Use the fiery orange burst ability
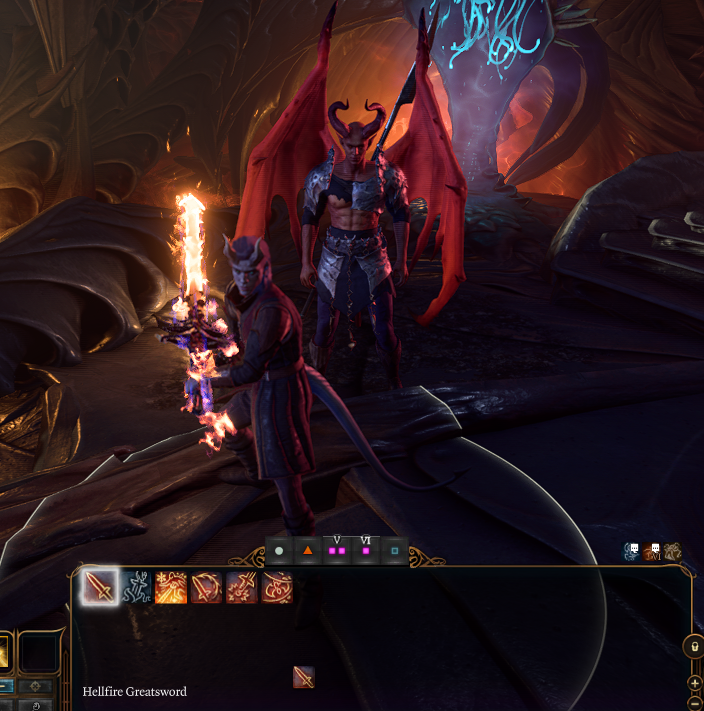 click(171, 587)
